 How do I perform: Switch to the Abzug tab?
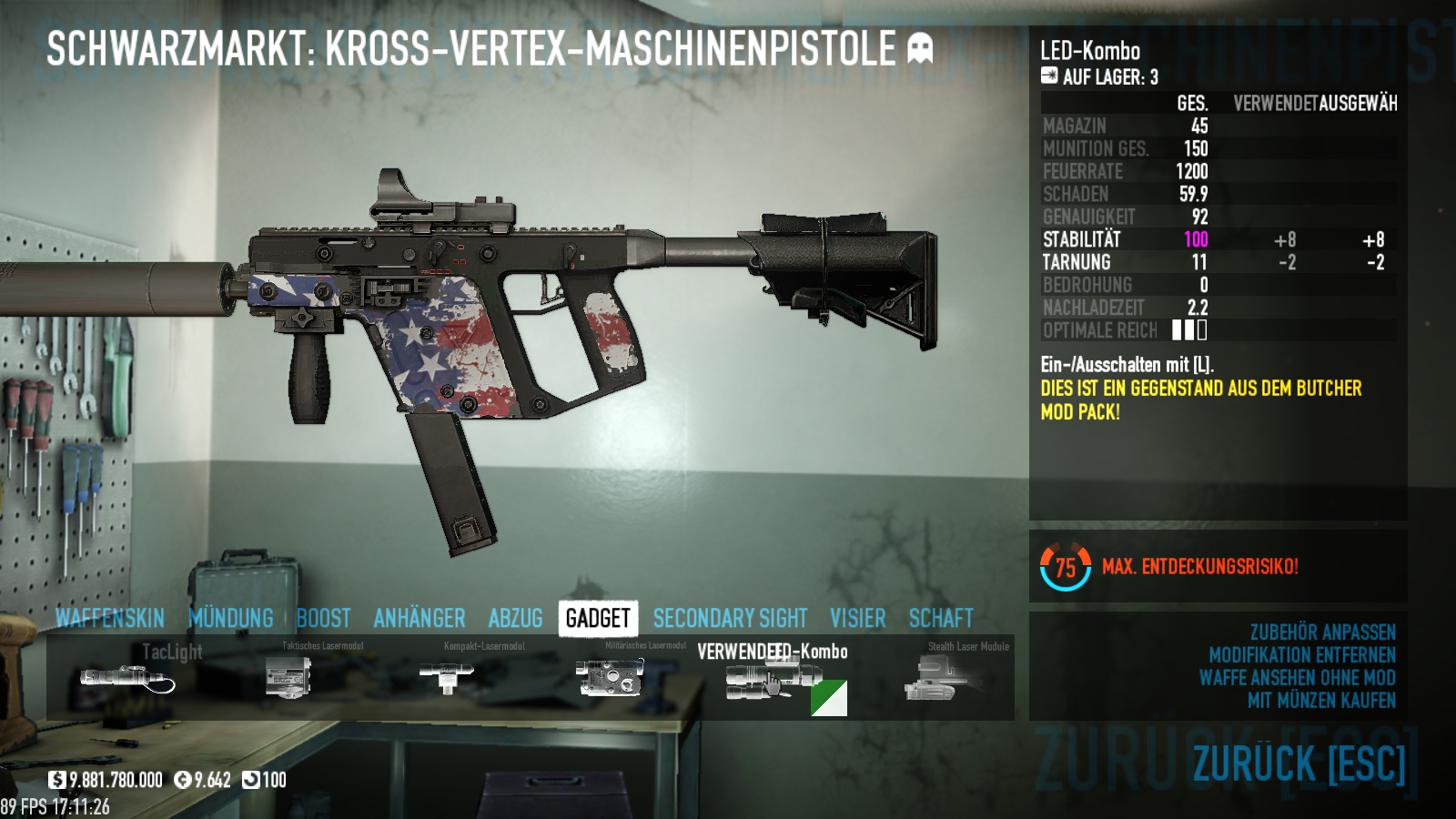pyautogui.click(x=515, y=619)
